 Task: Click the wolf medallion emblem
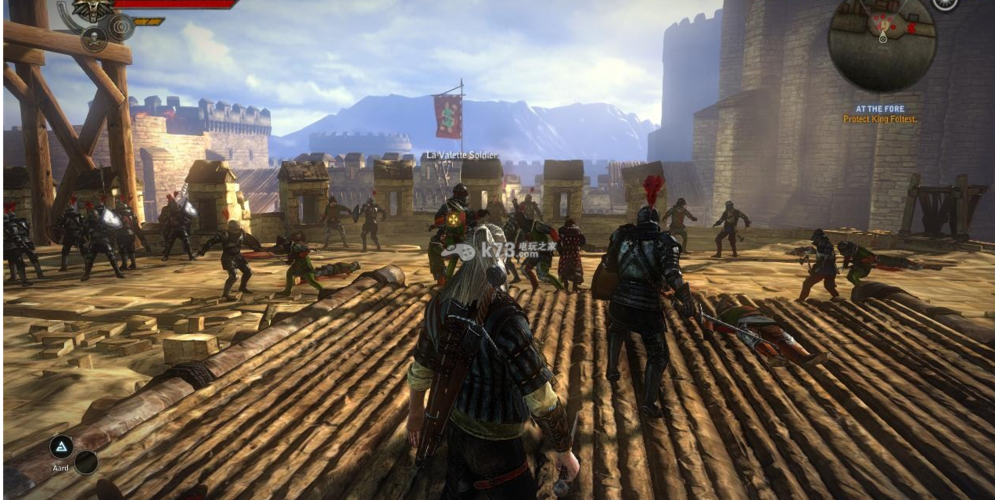[x=93, y=10]
